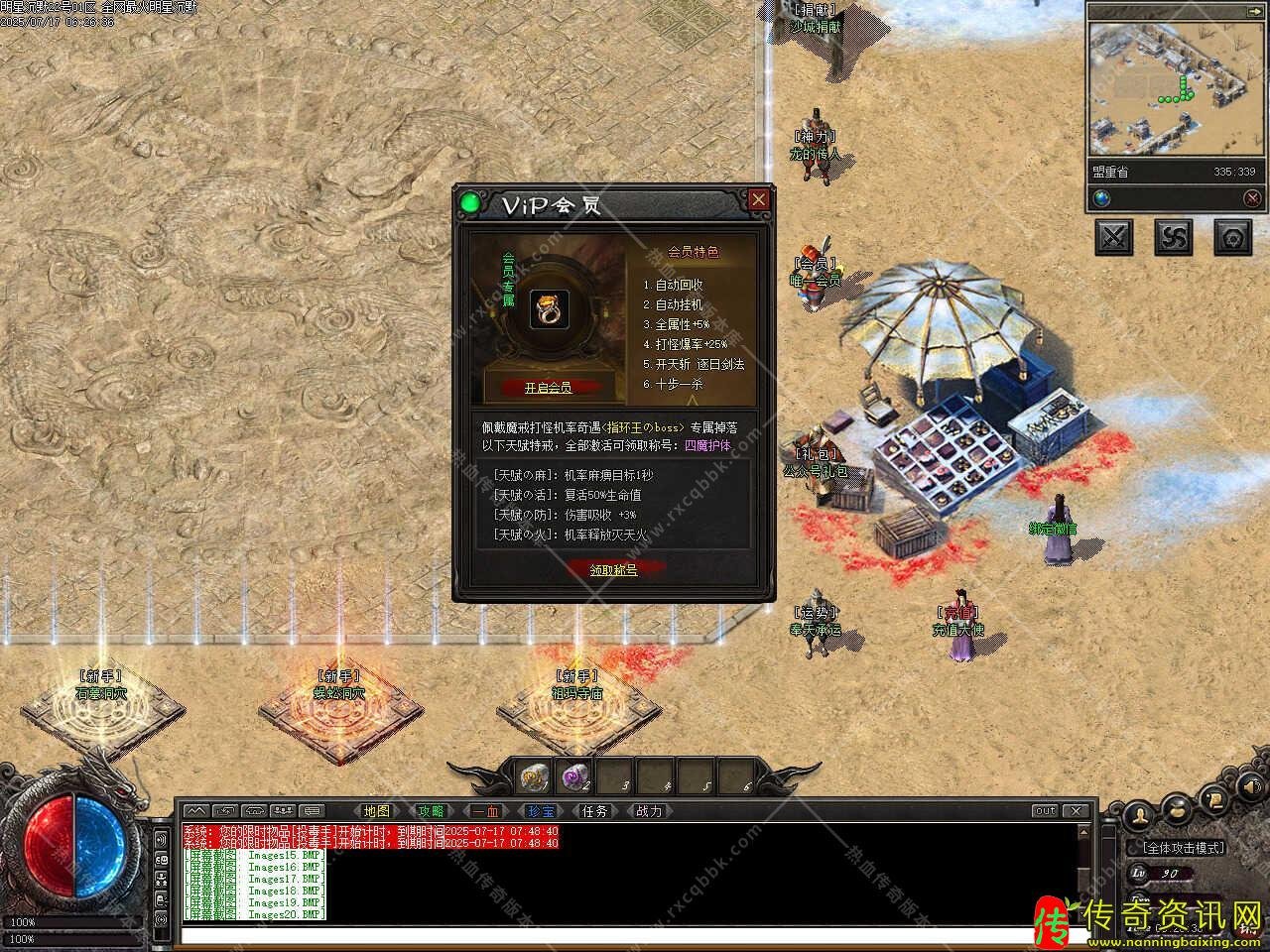Open the 任务 quest tab

click(594, 811)
